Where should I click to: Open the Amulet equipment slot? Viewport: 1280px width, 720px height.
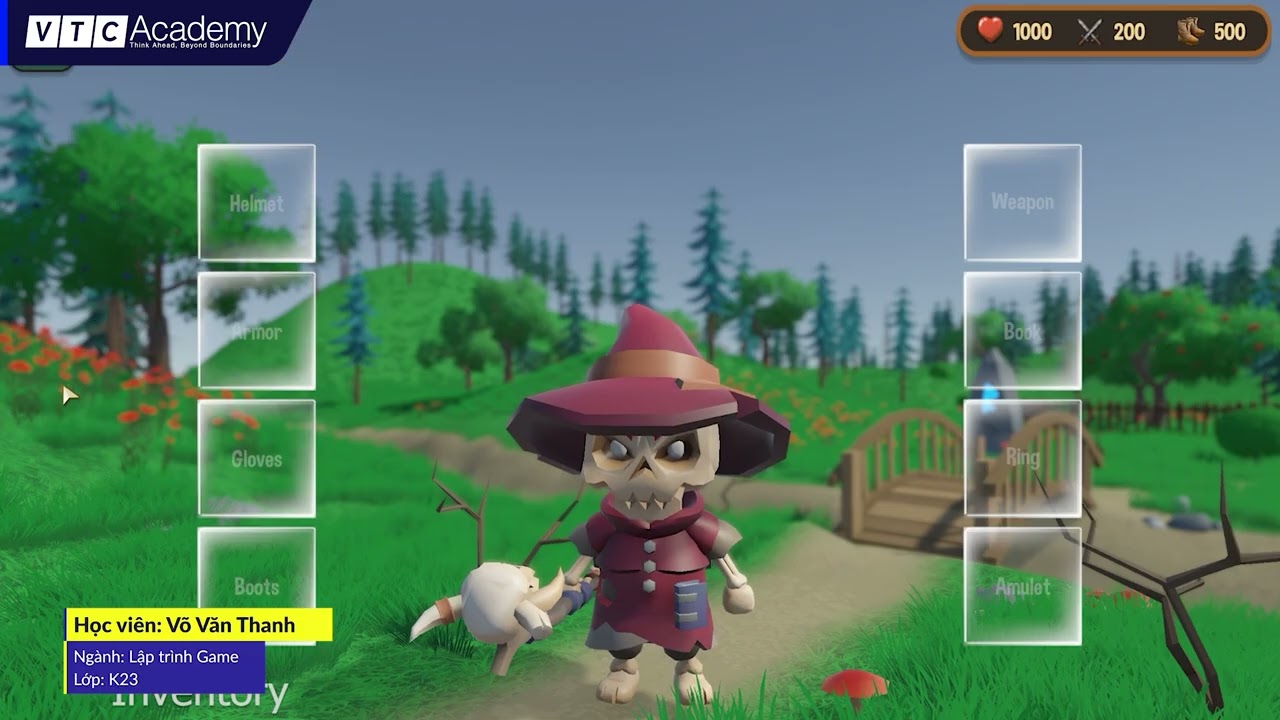click(1022, 588)
